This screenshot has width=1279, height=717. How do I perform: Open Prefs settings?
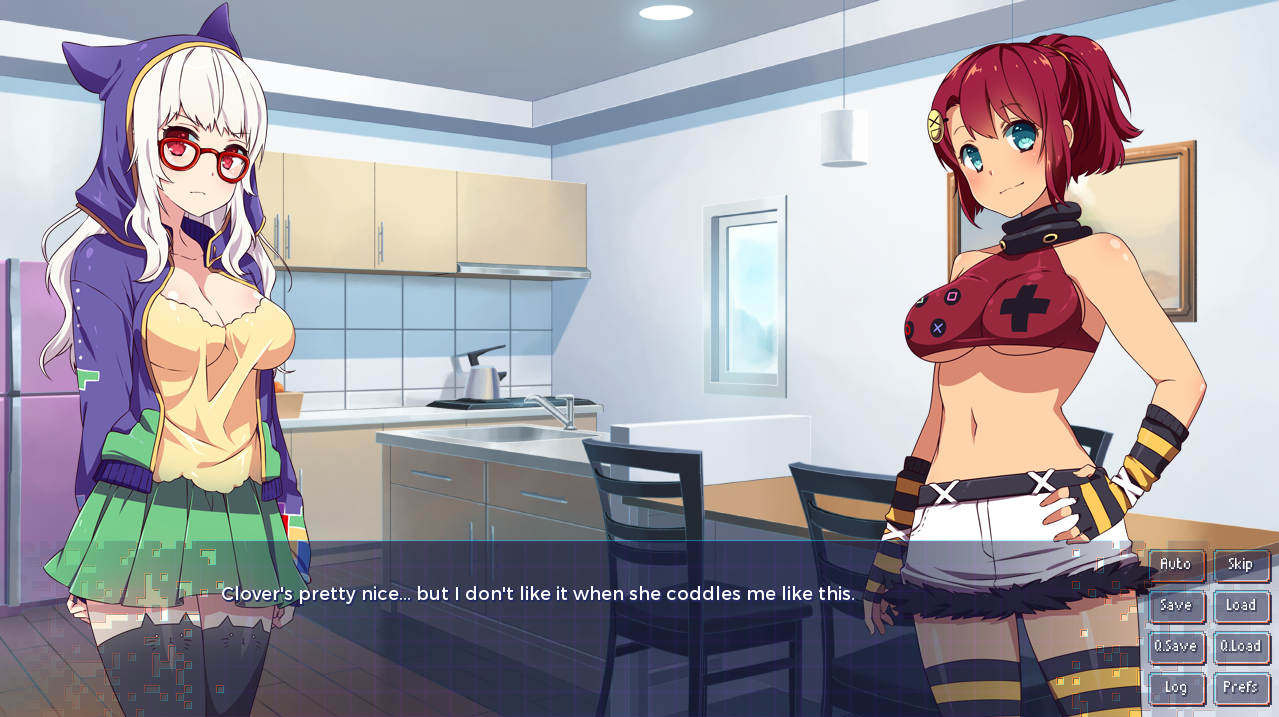pyautogui.click(x=1241, y=688)
